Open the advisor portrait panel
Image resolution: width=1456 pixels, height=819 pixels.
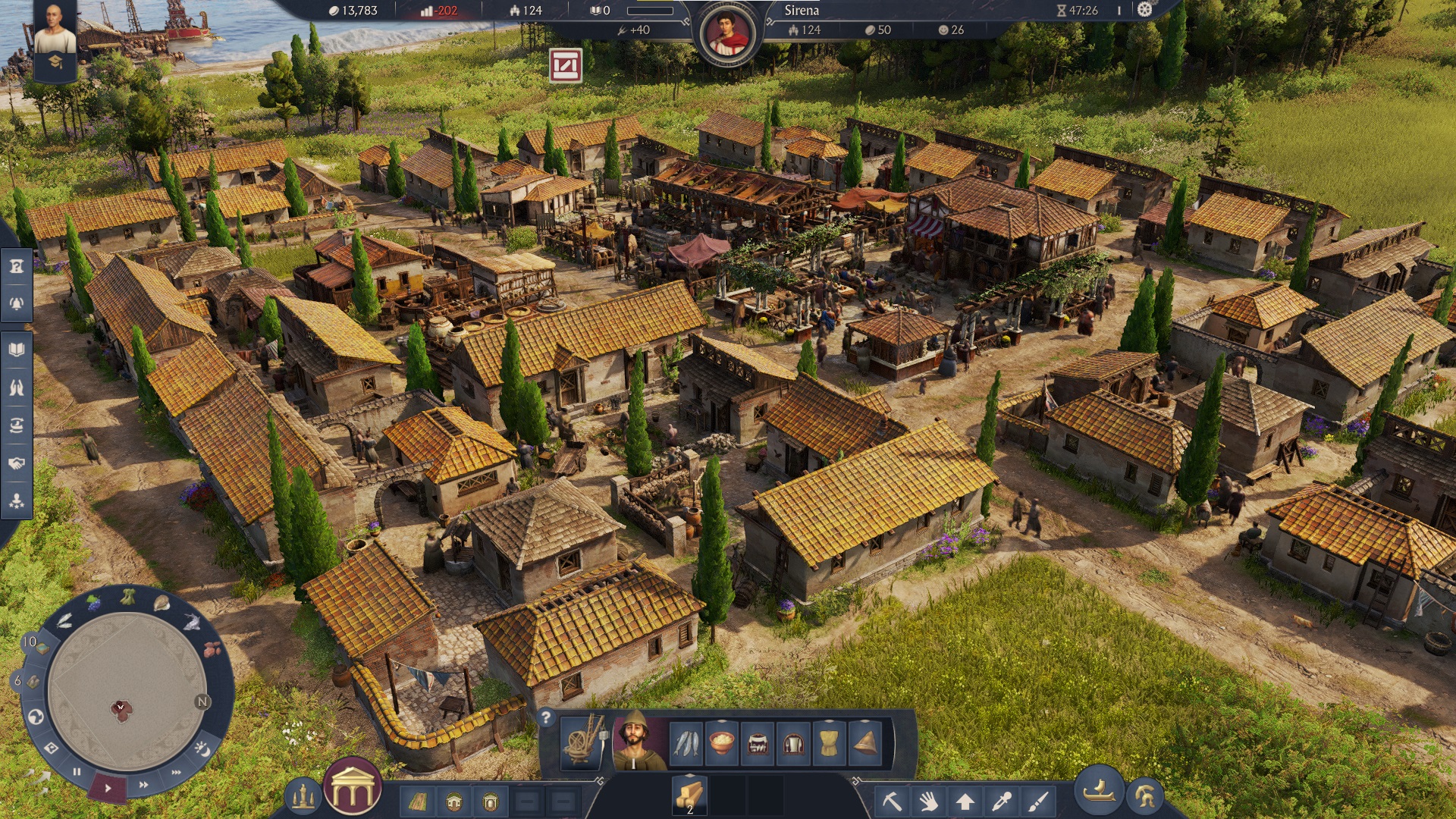pyautogui.click(x=55, y=30)
